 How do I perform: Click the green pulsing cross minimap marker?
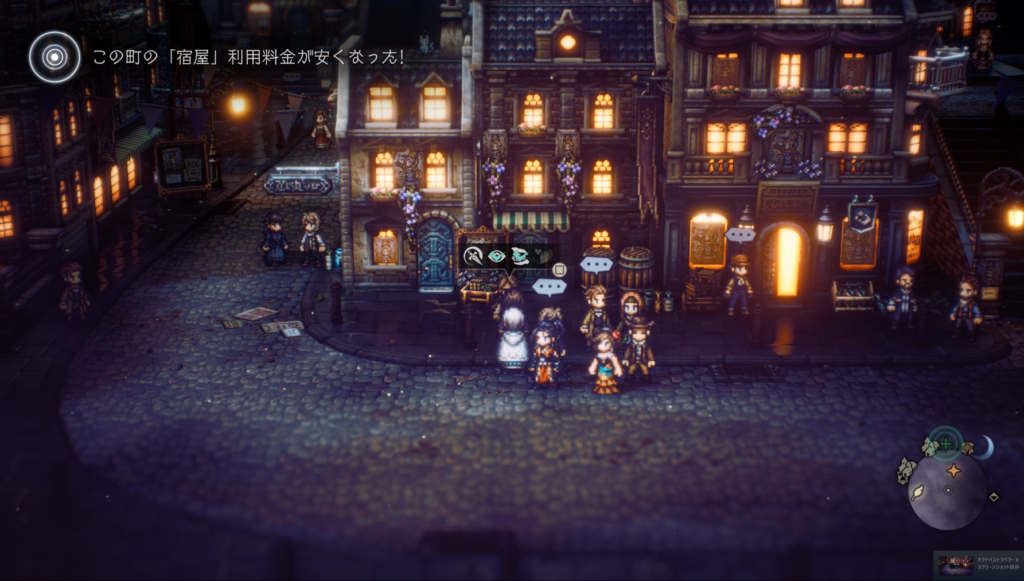(945, 442)
